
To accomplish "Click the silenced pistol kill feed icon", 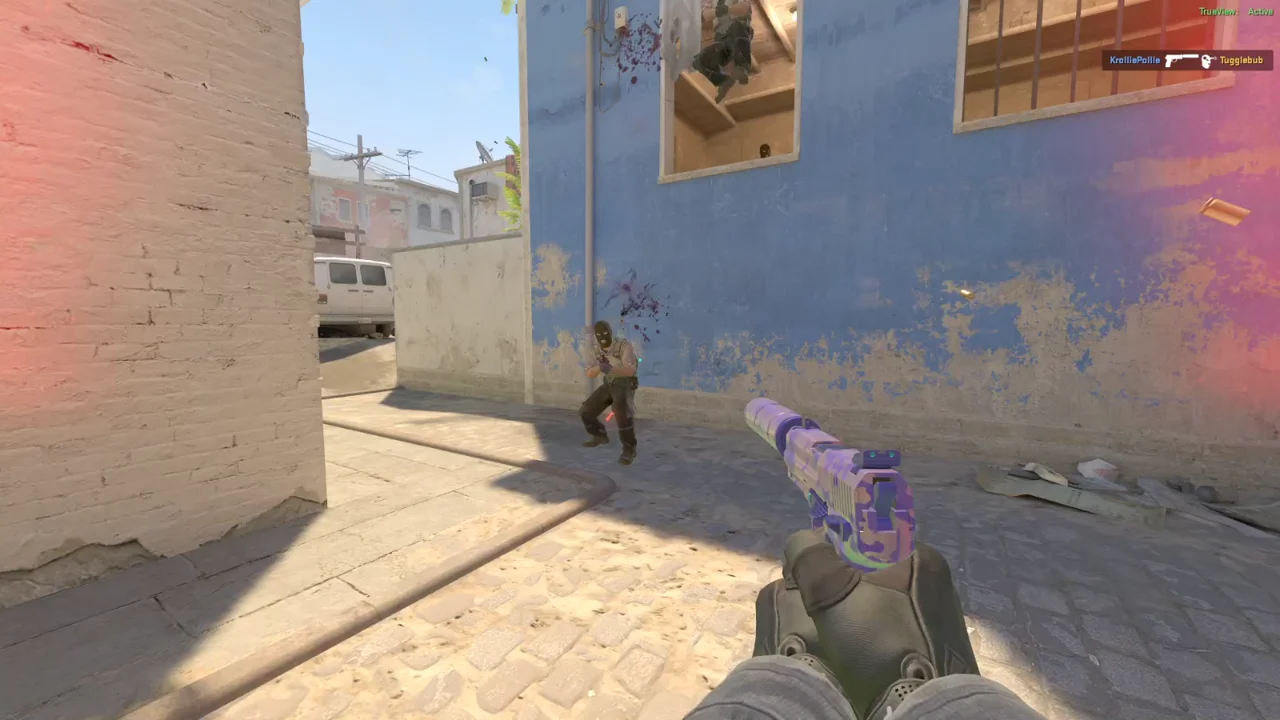I will (x=1181, y=61).
